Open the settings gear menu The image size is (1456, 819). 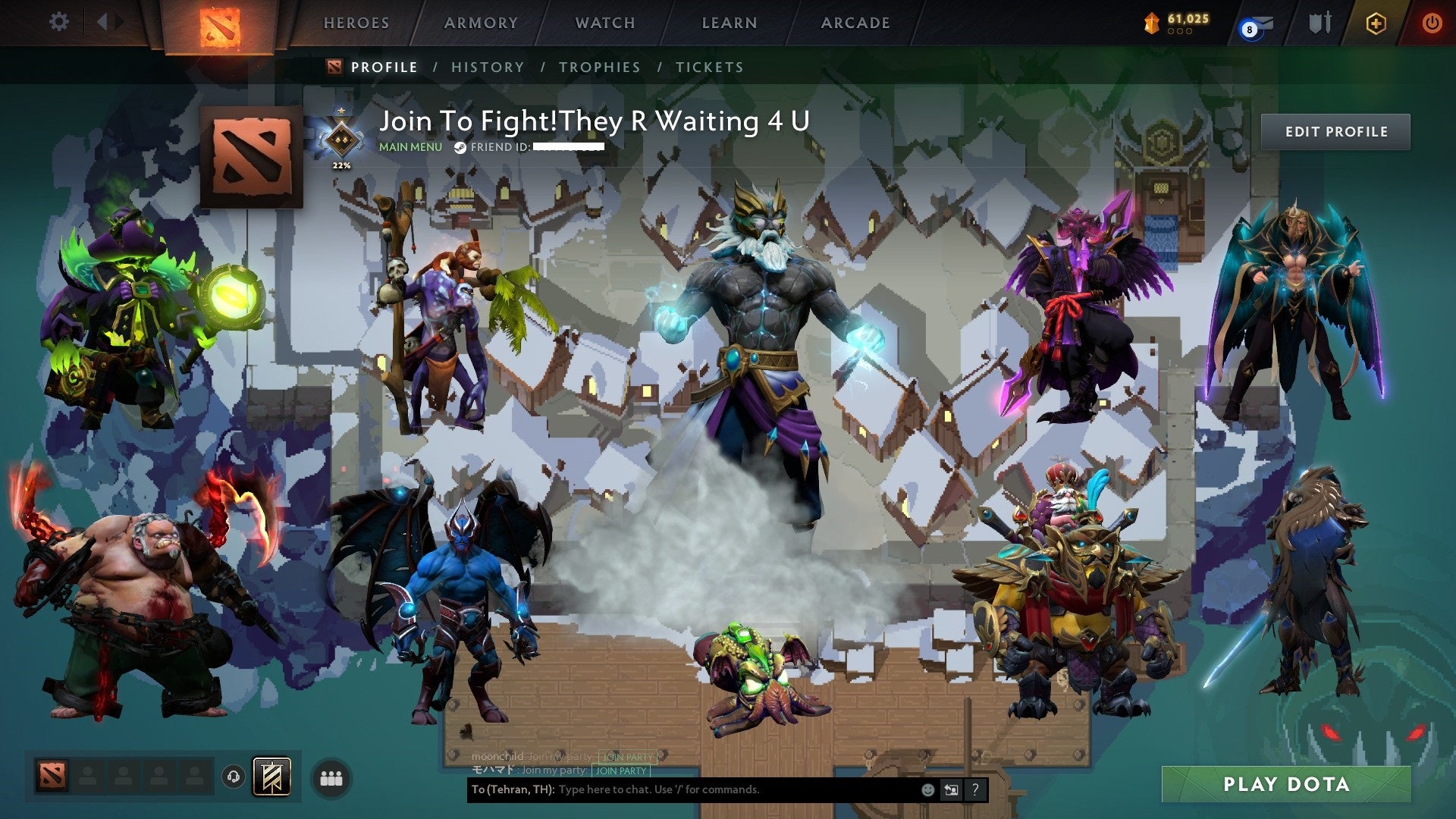click(x=58, y=22)
